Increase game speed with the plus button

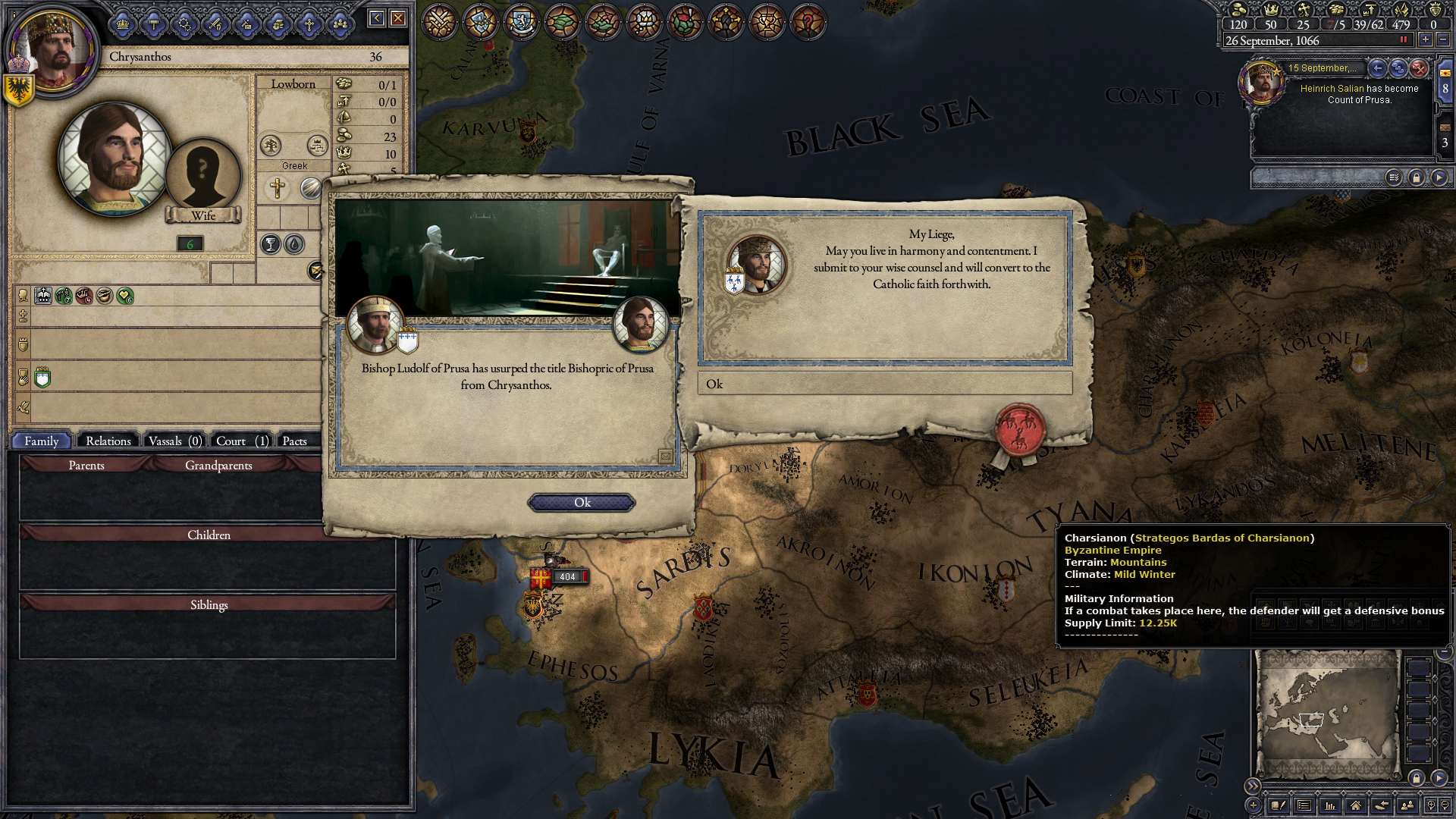[1426, 40]
